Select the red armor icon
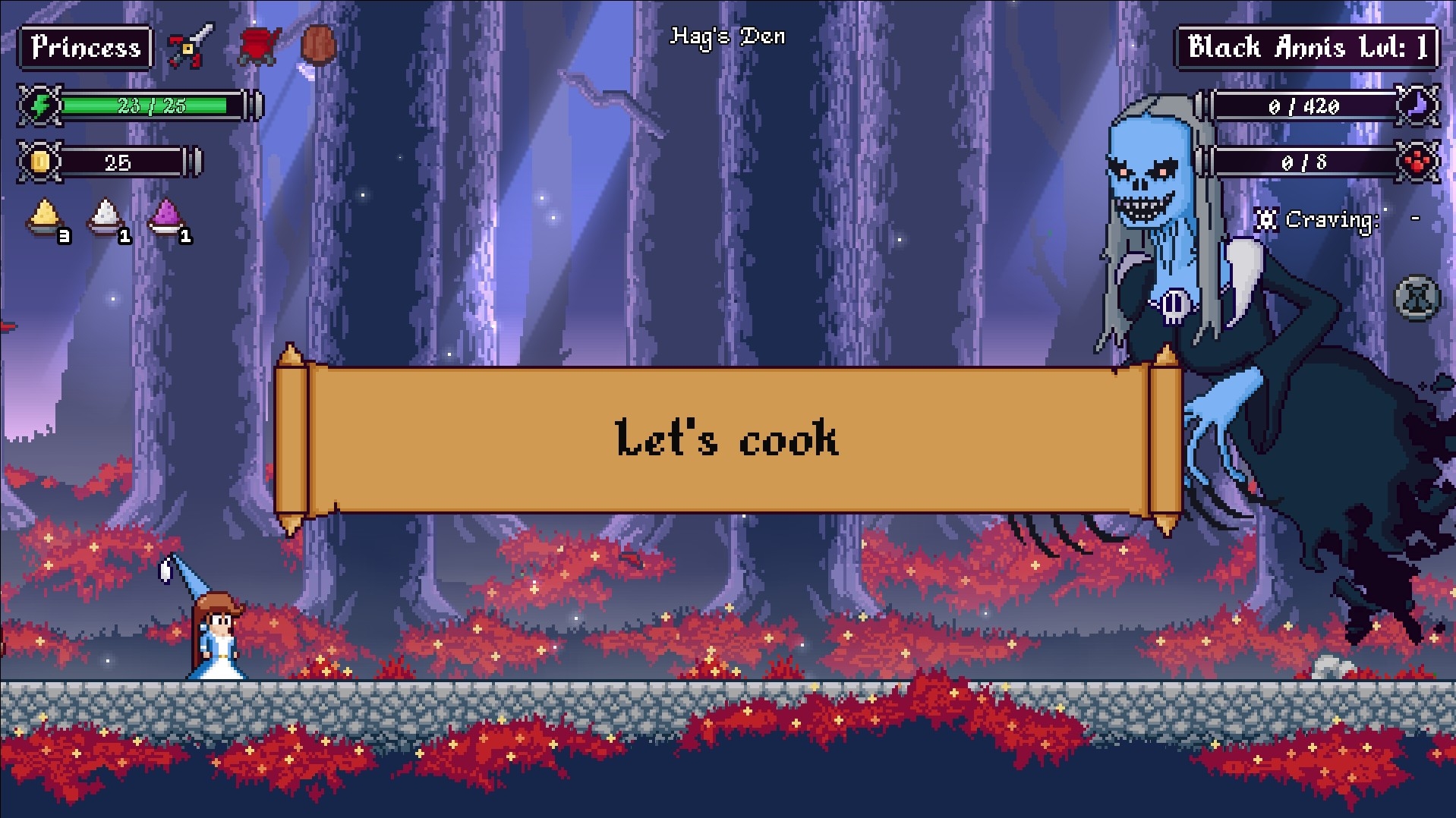1456x818 pixels. click(259, 46)
